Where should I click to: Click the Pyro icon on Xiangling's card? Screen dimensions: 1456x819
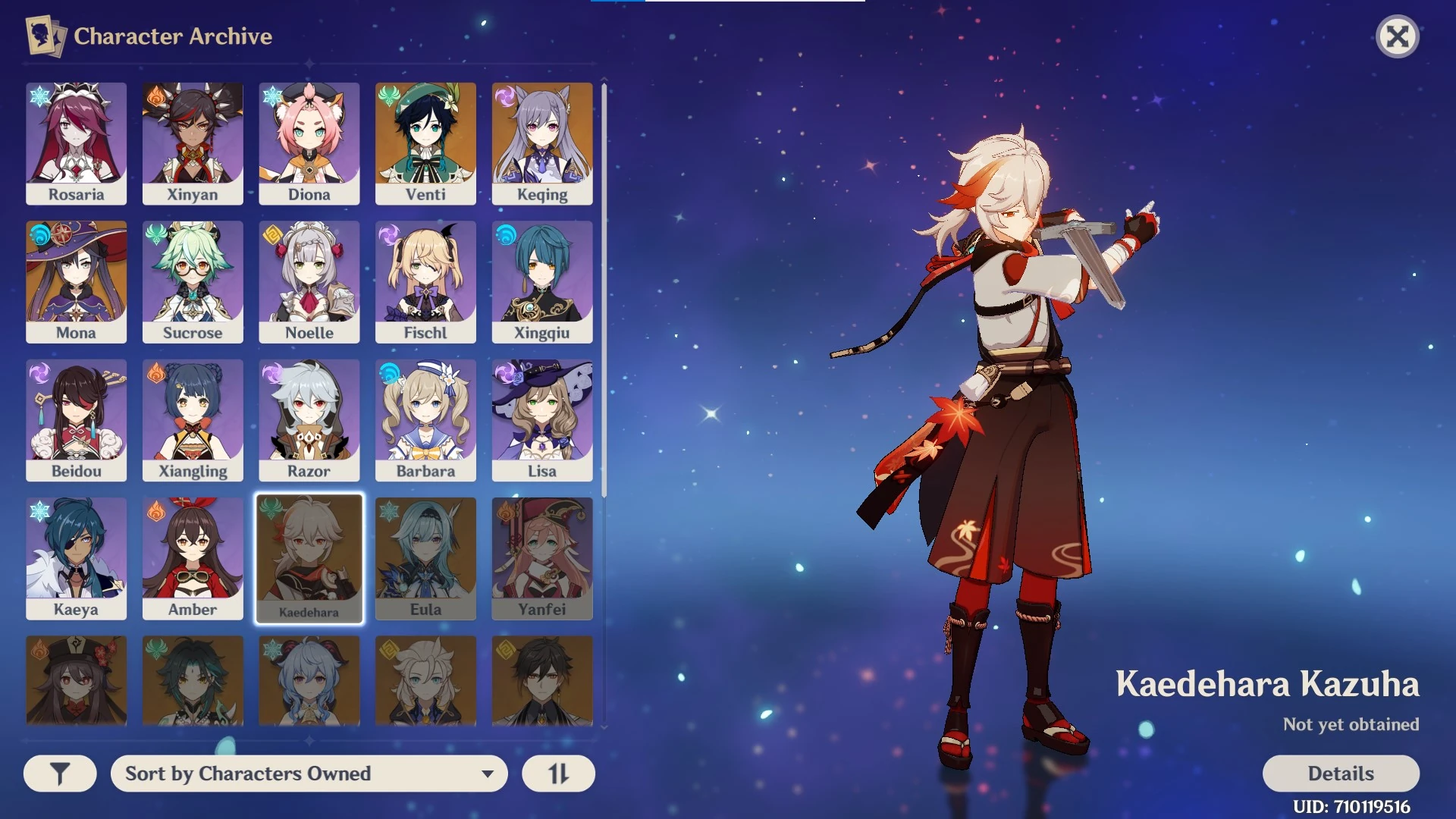[x=154, y=373]
